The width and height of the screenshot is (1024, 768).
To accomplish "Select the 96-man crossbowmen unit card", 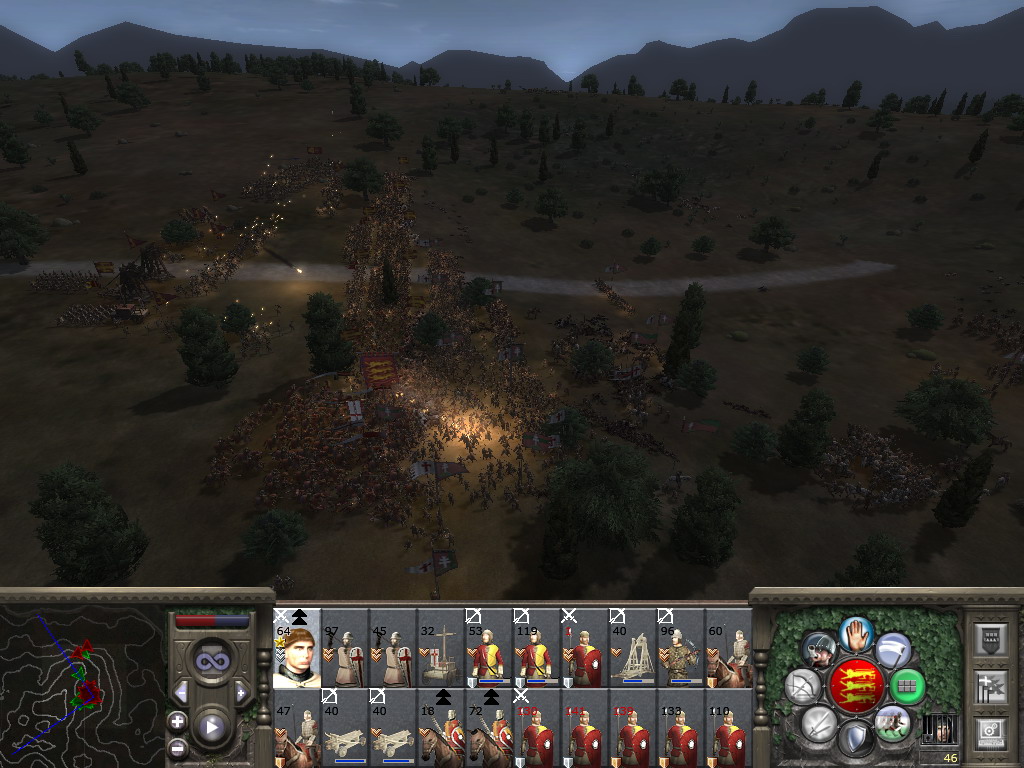I will (680, 650).
